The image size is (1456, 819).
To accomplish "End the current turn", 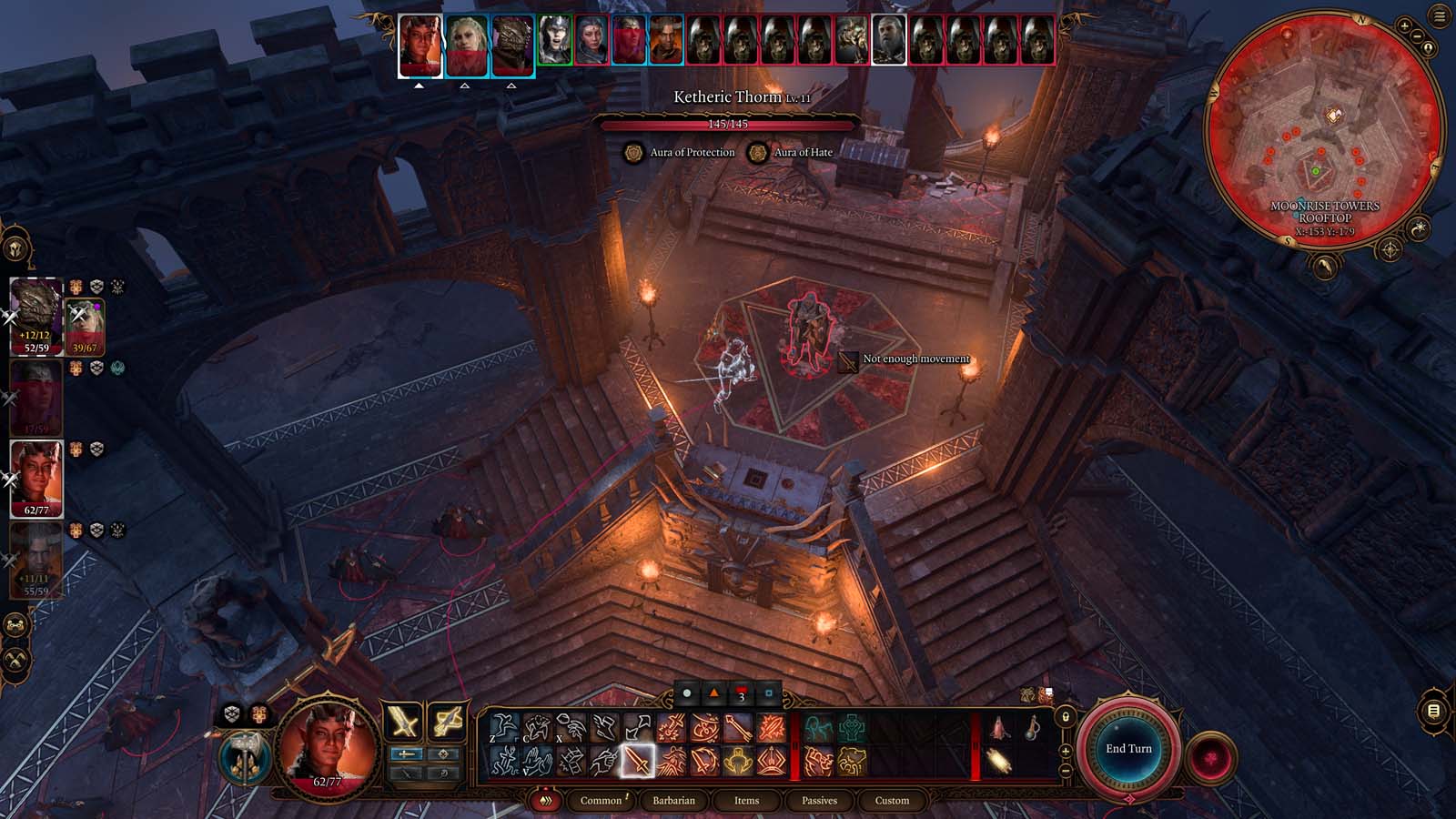I will [1128, 749].
